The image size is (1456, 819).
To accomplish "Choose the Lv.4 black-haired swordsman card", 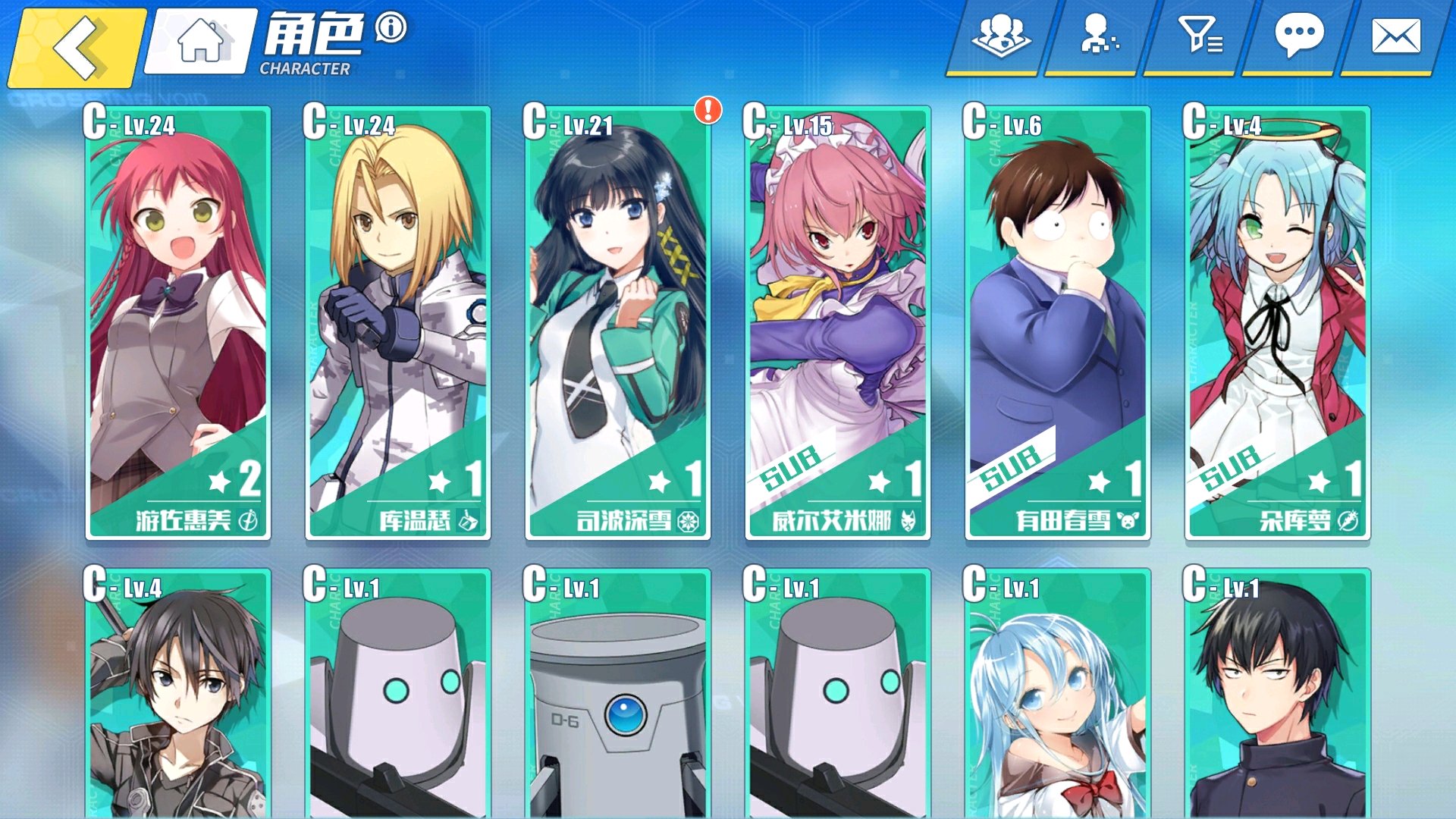I will click(178, 694).
